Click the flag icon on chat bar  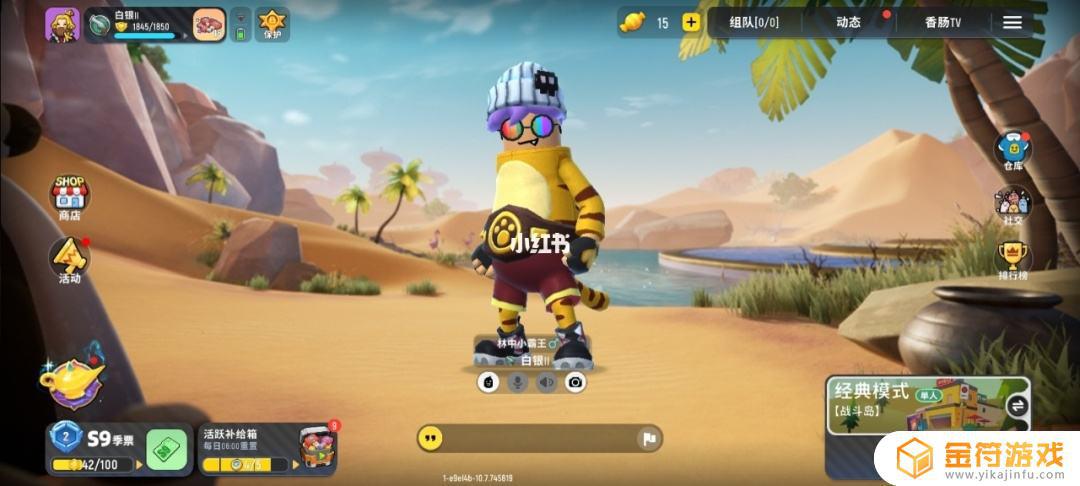point(649,438)
